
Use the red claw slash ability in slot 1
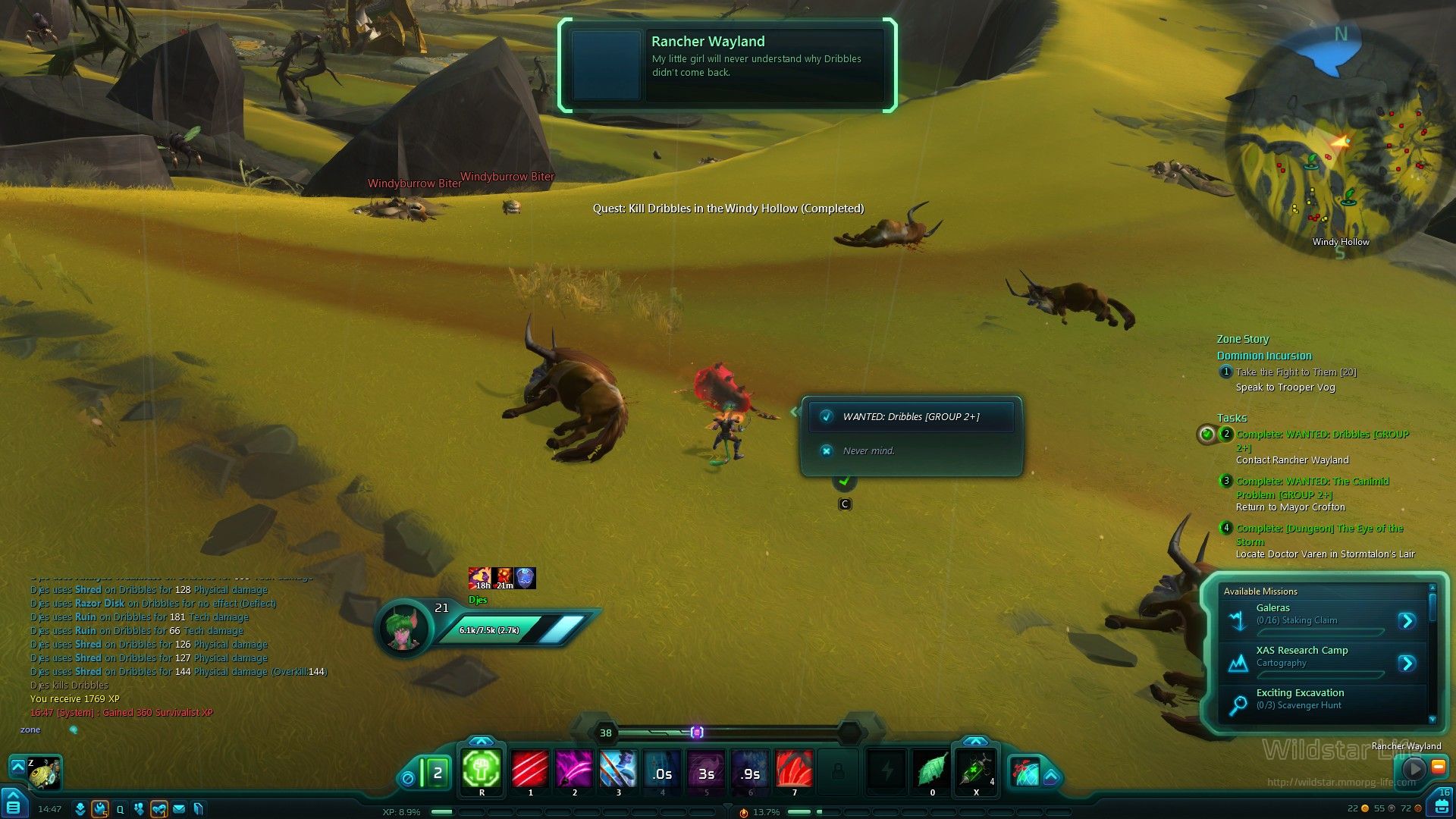[x=530, y=770]
